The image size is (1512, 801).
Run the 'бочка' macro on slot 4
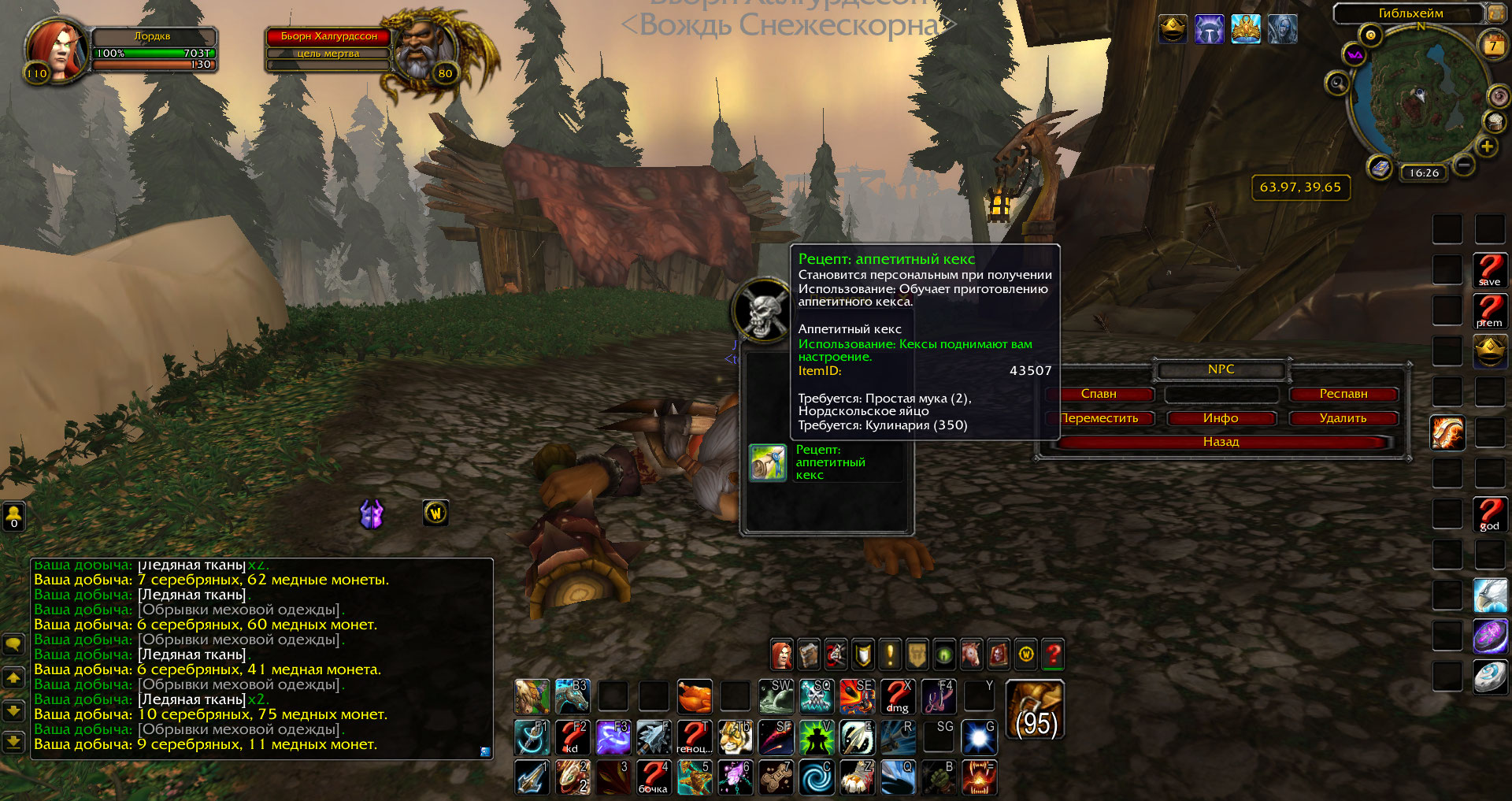653,777
